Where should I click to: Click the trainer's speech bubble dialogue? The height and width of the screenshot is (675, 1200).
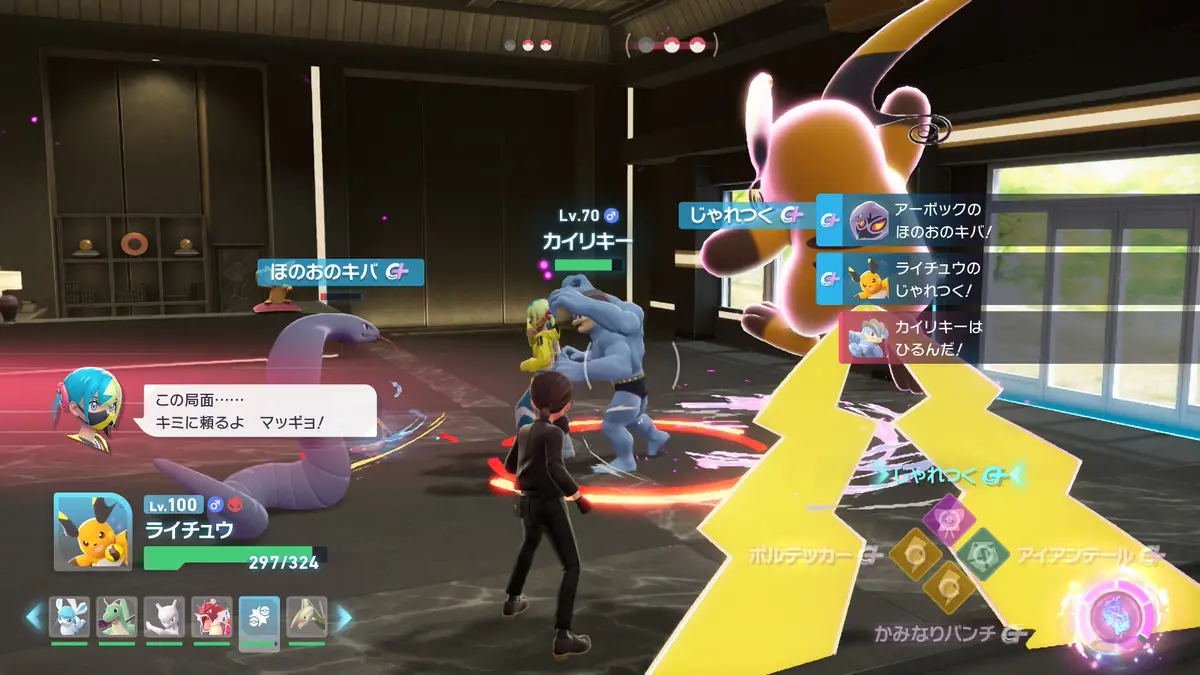[x=259, y=411]
